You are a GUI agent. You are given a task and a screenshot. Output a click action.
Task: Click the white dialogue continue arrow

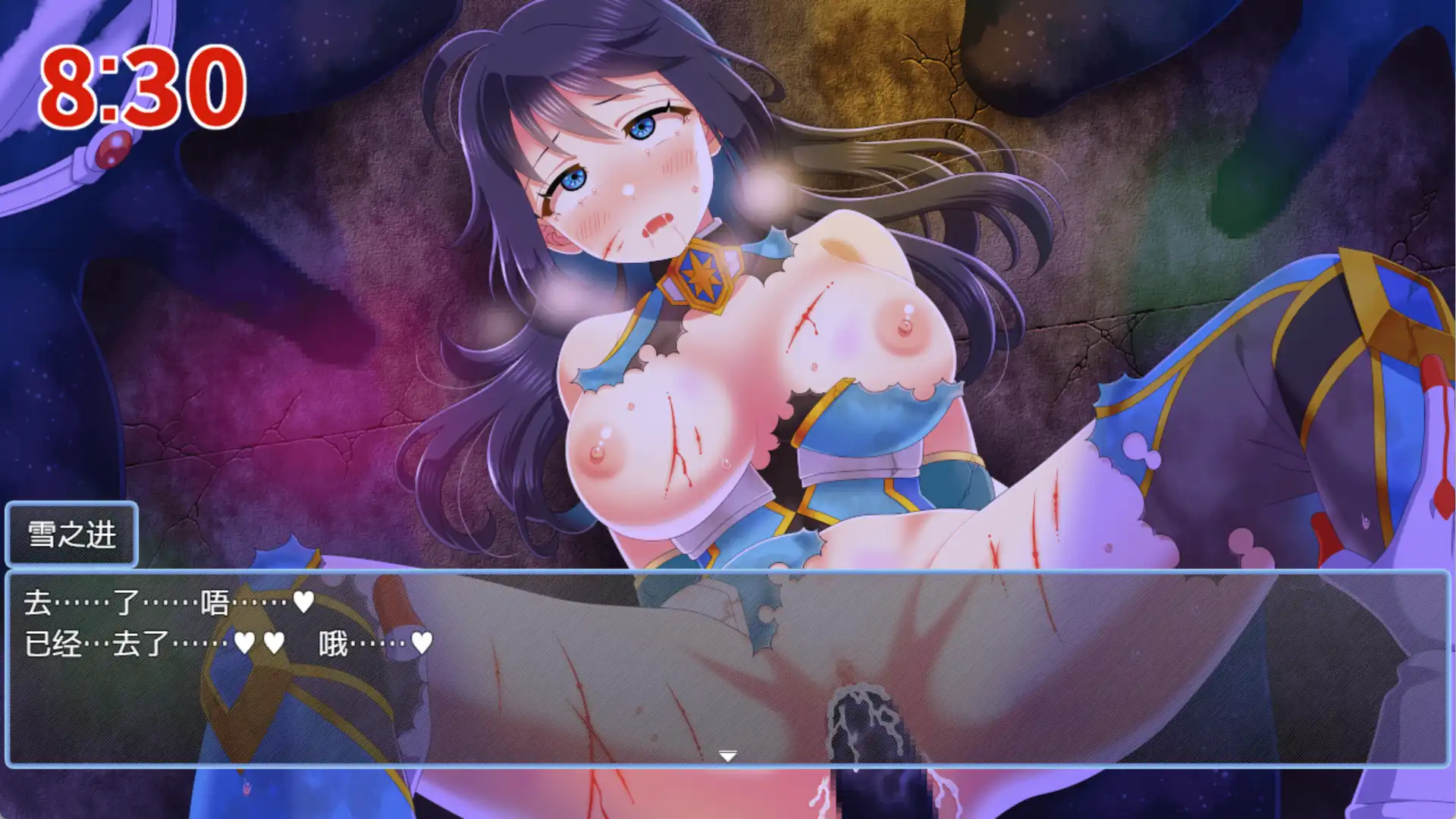point(727,756)
